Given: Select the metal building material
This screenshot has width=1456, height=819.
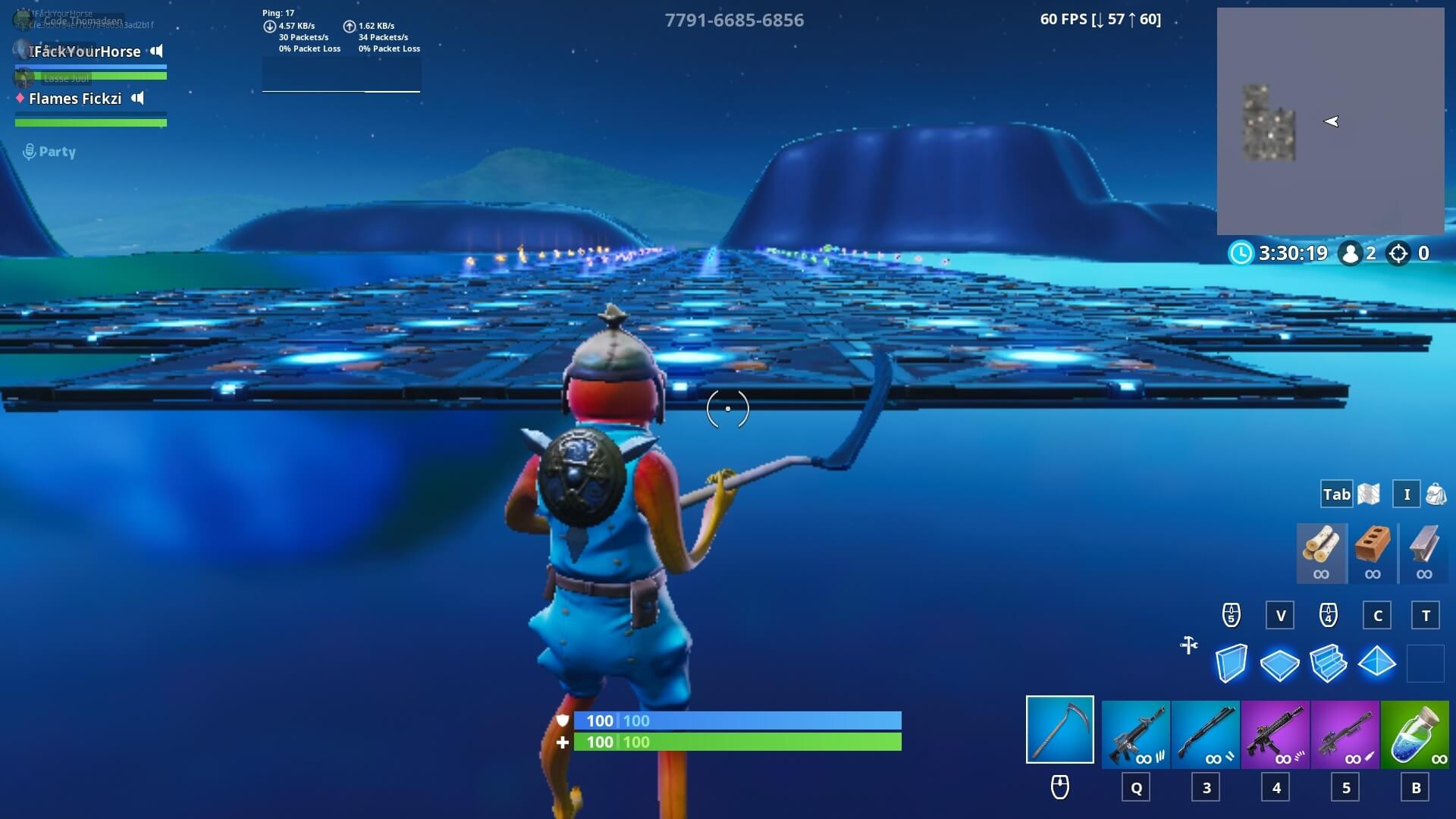Looking at the screenshot, I should (1423, 553).
